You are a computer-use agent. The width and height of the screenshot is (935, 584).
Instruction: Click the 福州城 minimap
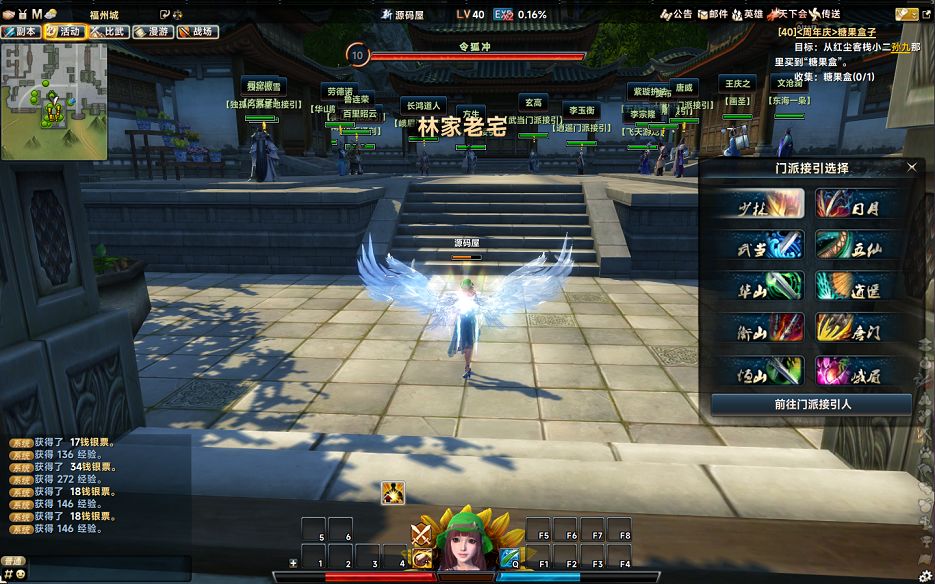click(x=54, y=100)
